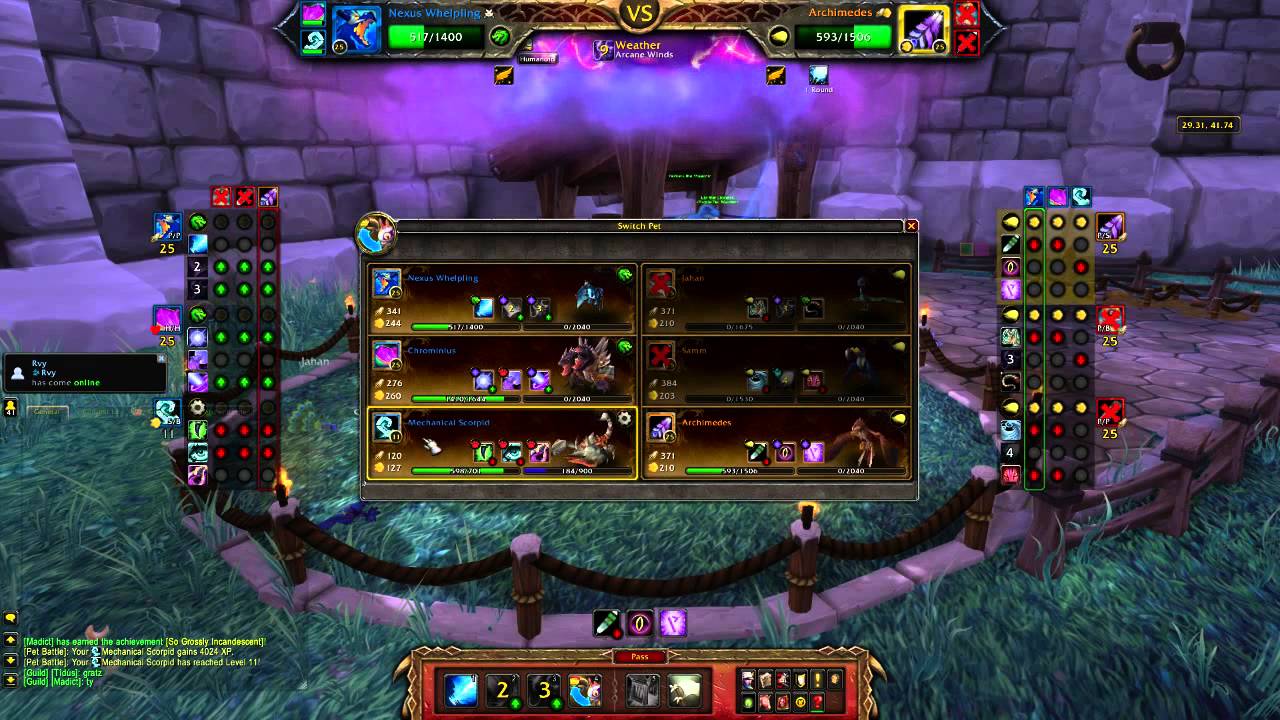Click the yellow exclamation adventure guide icon
This screenshot has width=1280, height=720.
click(817, 679)
